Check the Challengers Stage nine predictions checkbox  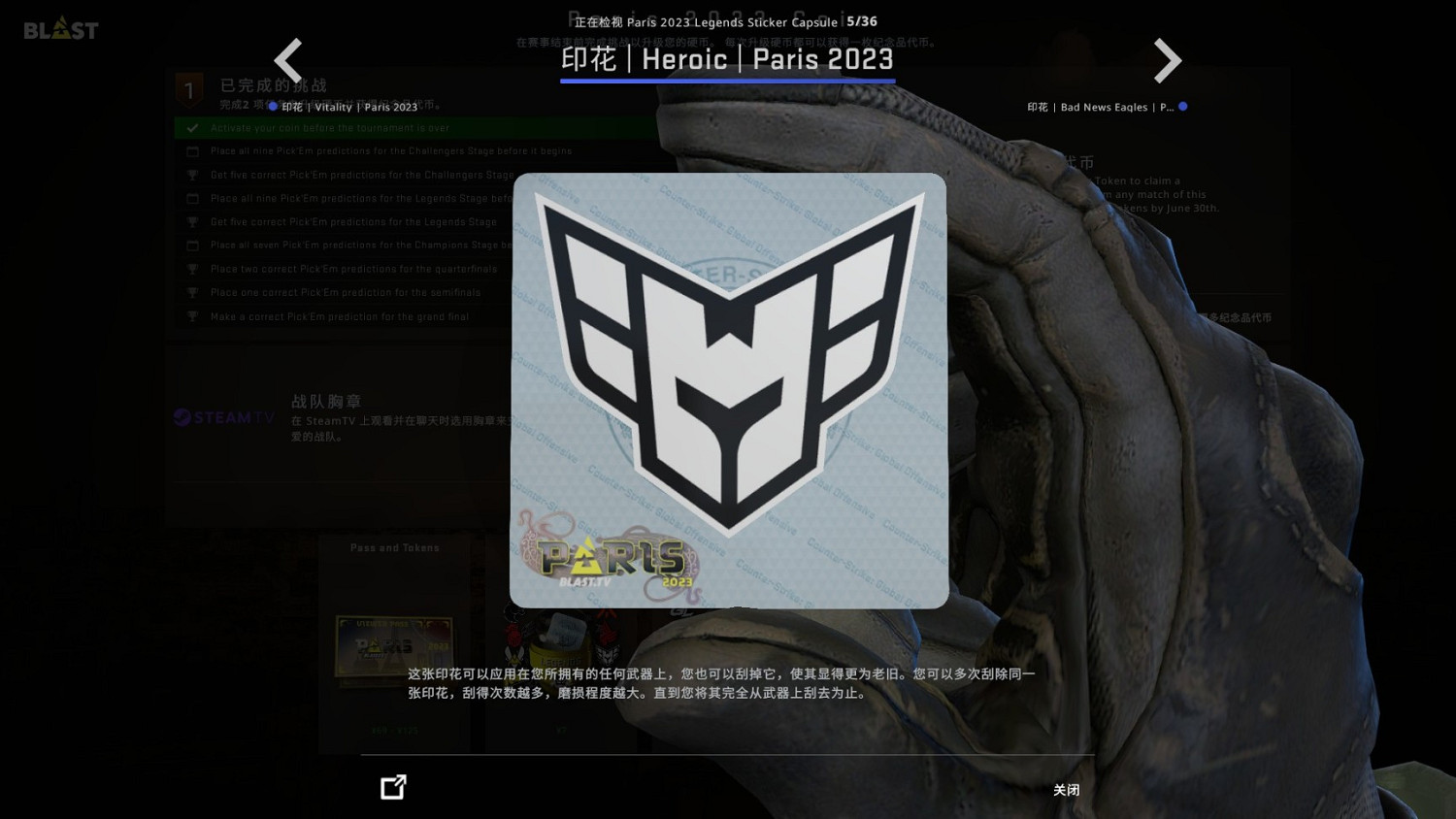point(192,151)
